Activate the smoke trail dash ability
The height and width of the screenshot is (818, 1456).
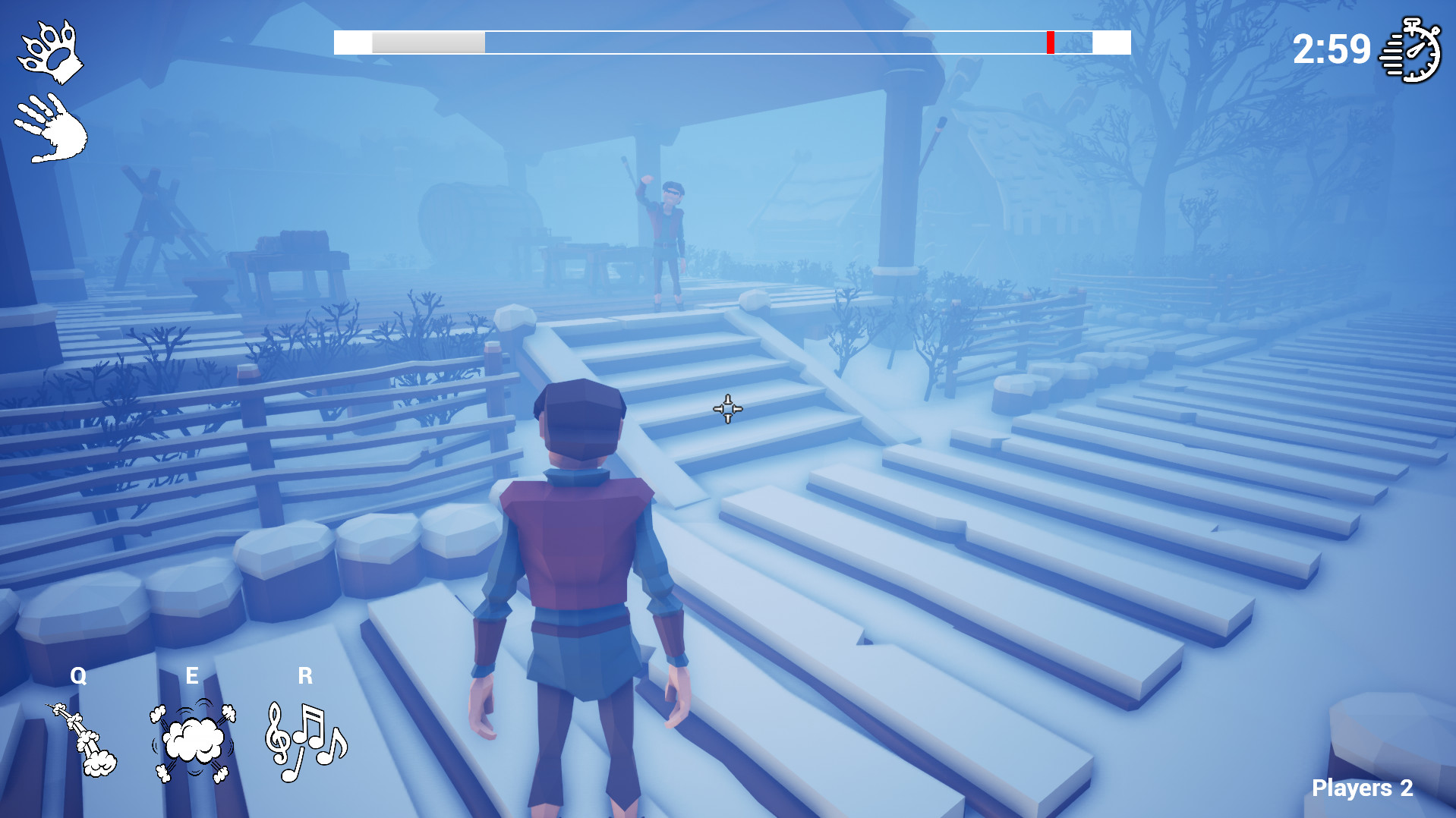[84, 741]
